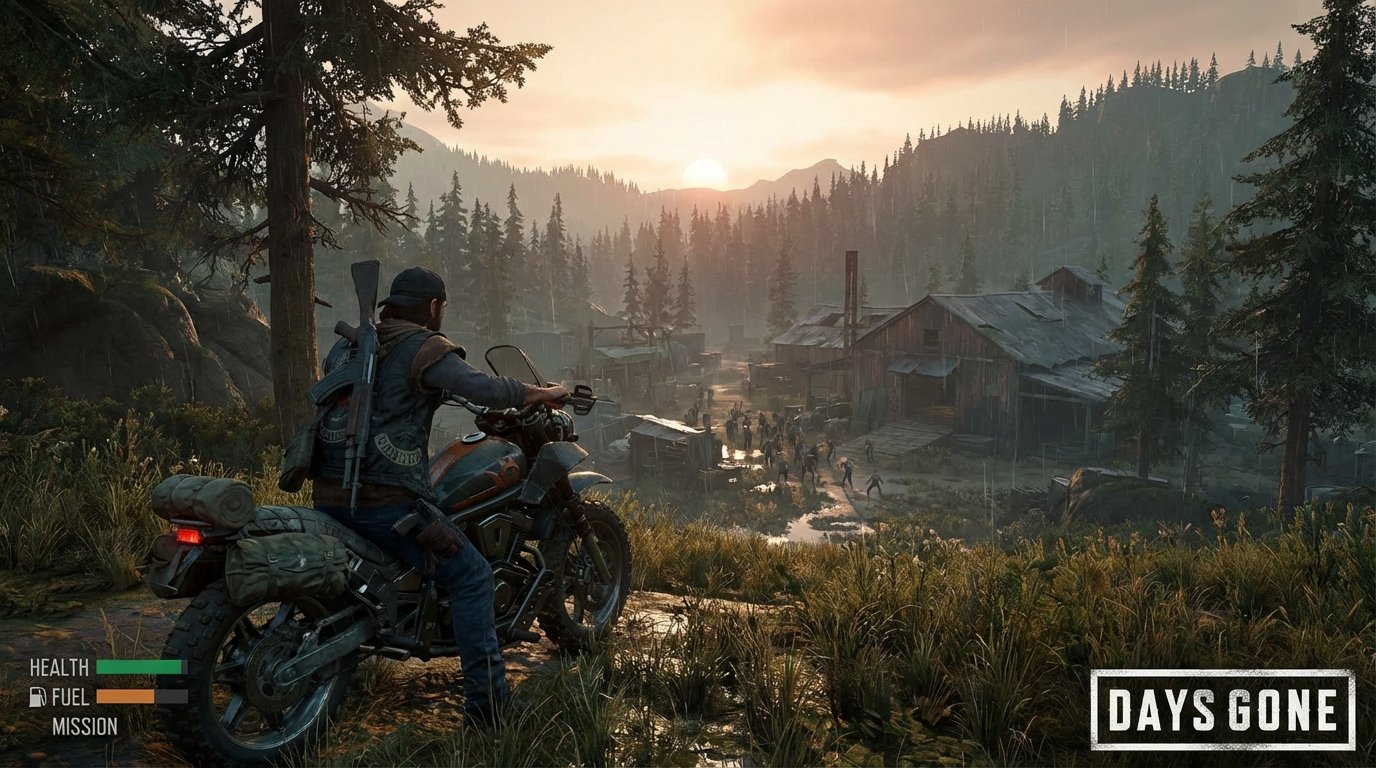The width and height of the screenshot is (1376, 768).
Task: Select the HEALTH status bar
Action: (140, 667)
